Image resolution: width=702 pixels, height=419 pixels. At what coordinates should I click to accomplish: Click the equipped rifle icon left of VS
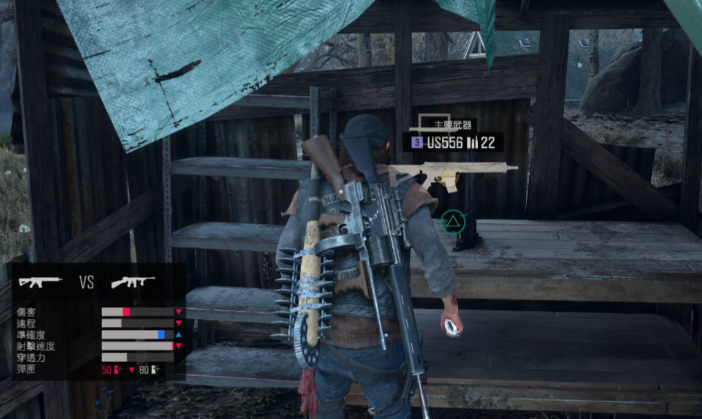click(41, 282)
